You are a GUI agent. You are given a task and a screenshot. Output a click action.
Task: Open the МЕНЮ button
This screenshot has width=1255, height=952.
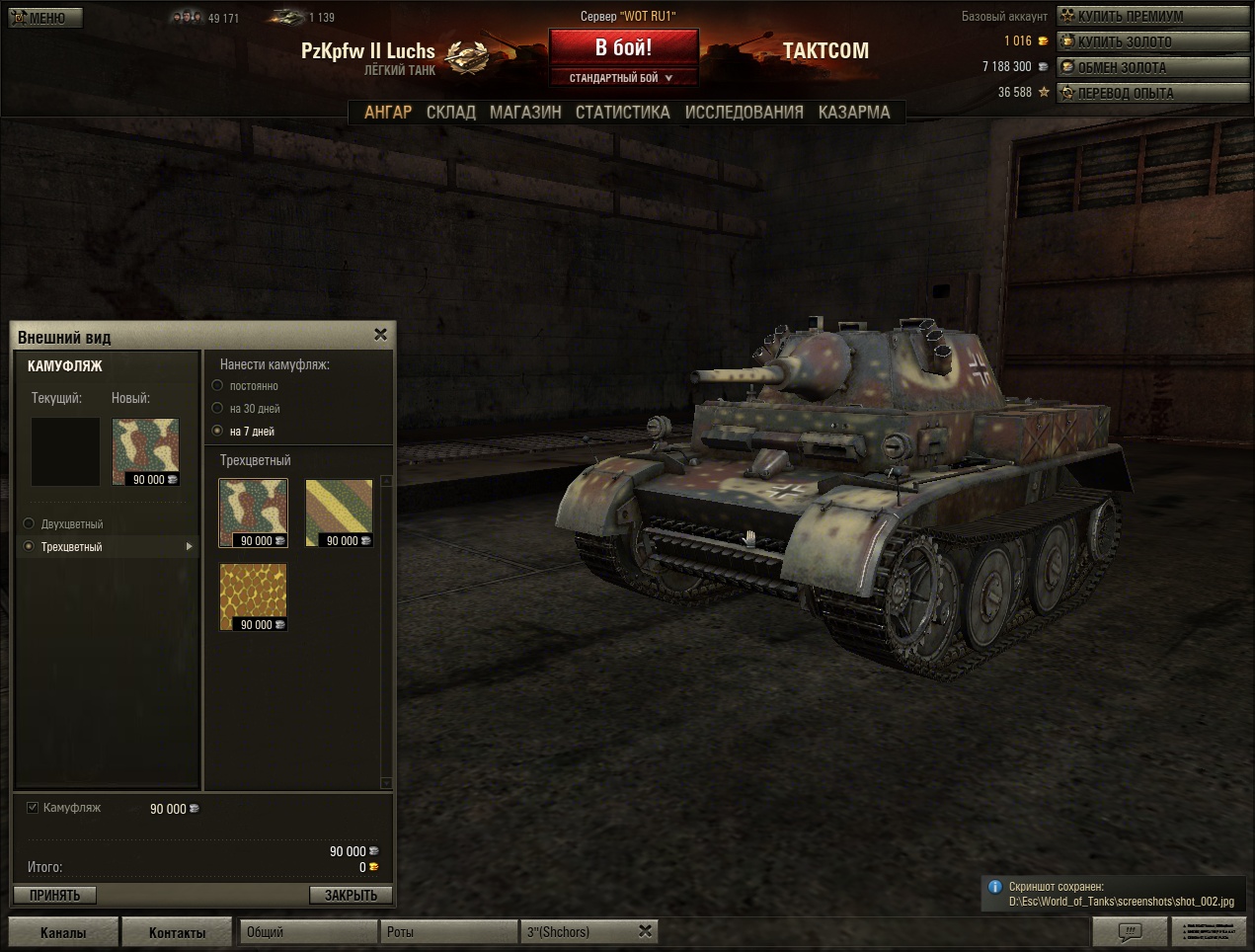[x=45, y=17]
